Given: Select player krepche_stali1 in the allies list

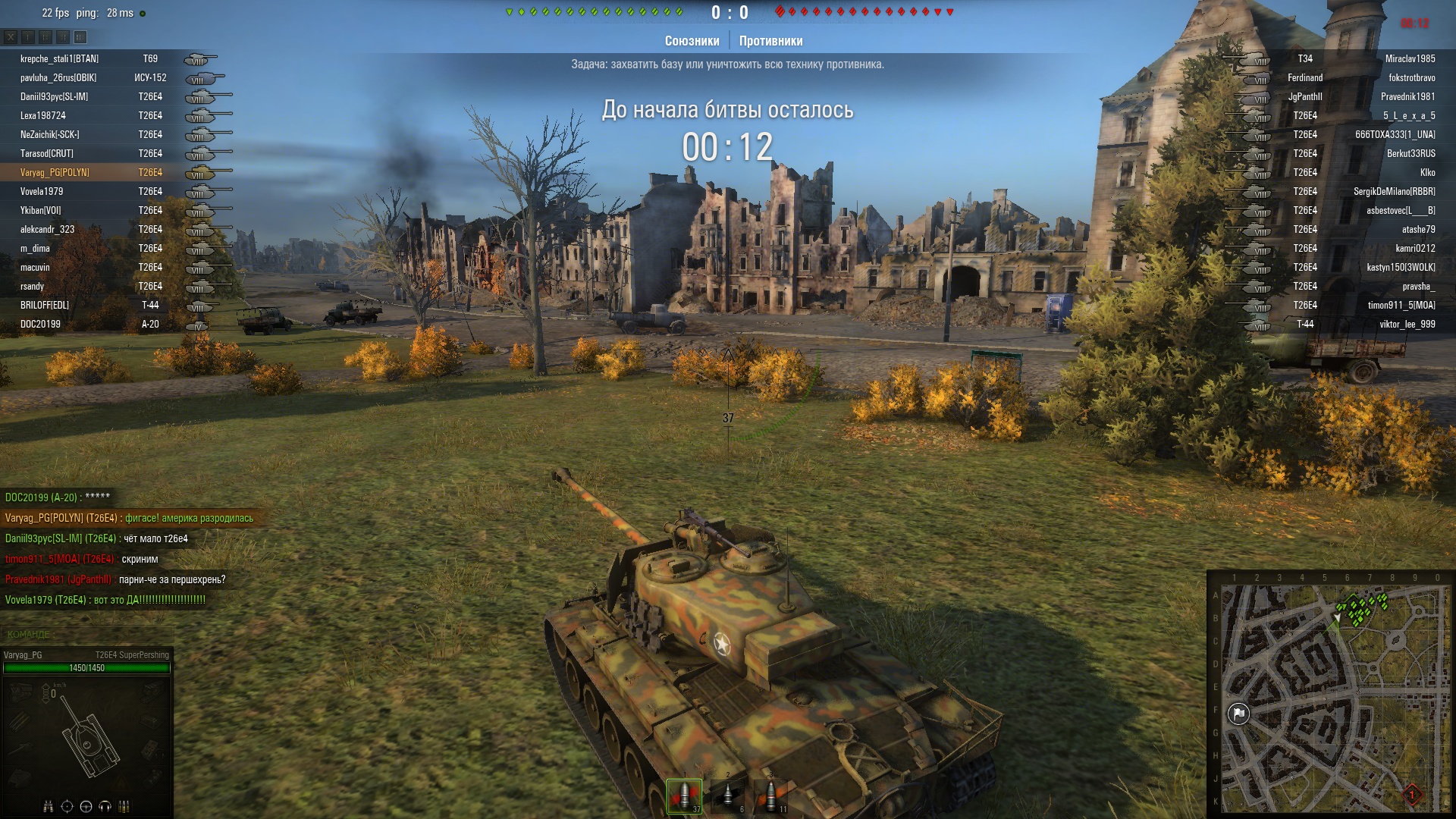Looking at the screenshot, I should coord(59,59).
